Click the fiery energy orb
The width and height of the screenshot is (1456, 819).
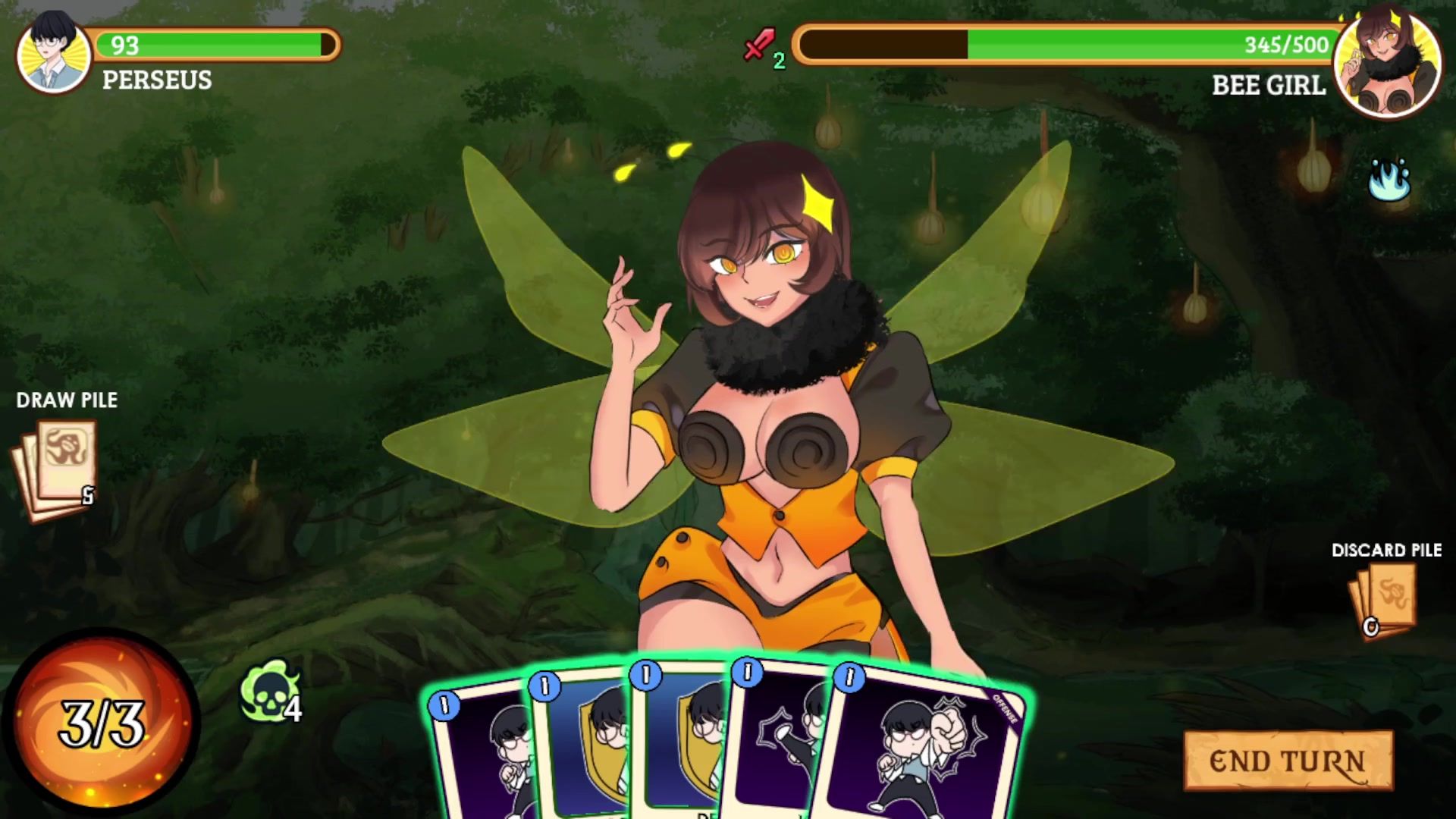pos(100,724)
